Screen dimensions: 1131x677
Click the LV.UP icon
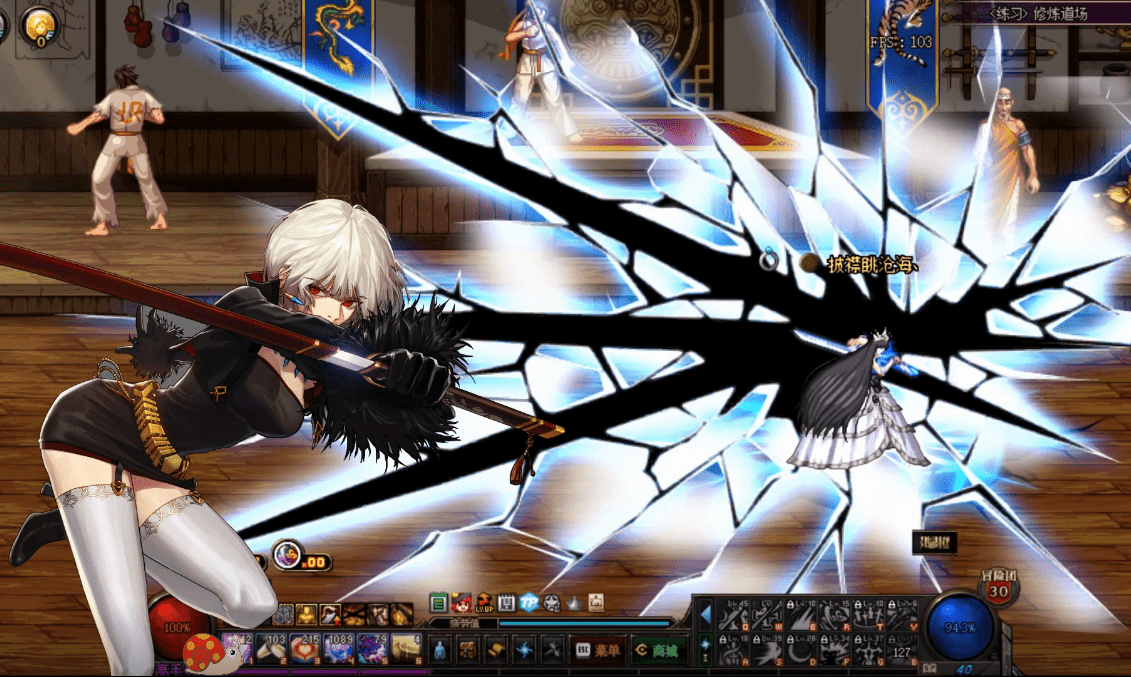click(484, 603)
